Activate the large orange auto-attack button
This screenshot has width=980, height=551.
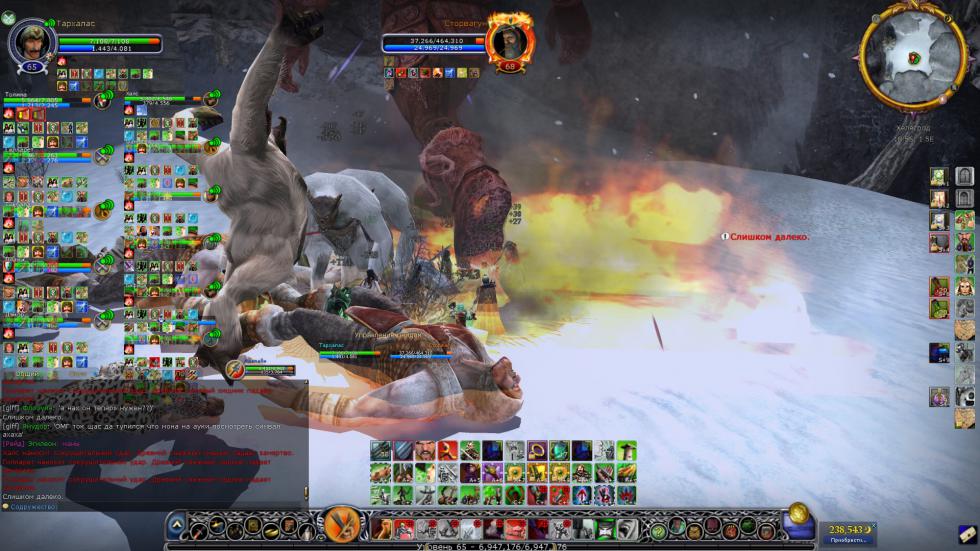click(x=345, y=525)
